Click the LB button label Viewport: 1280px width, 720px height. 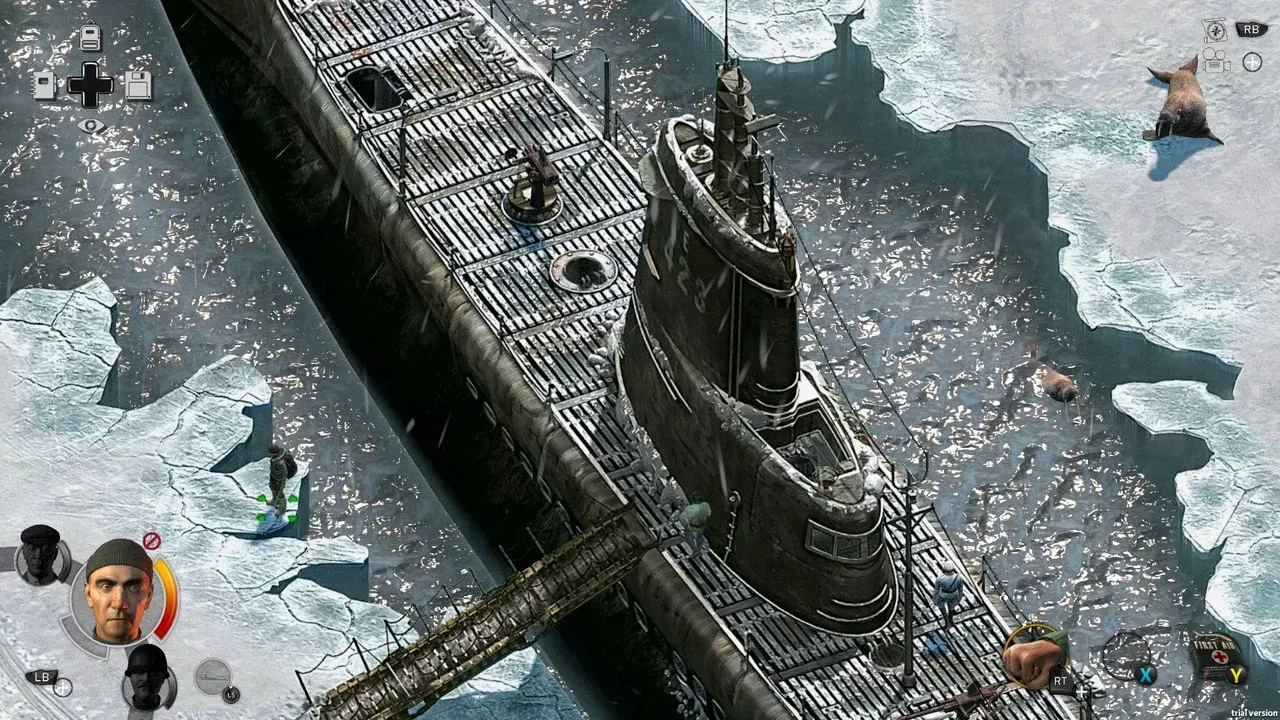coord(40,678)
